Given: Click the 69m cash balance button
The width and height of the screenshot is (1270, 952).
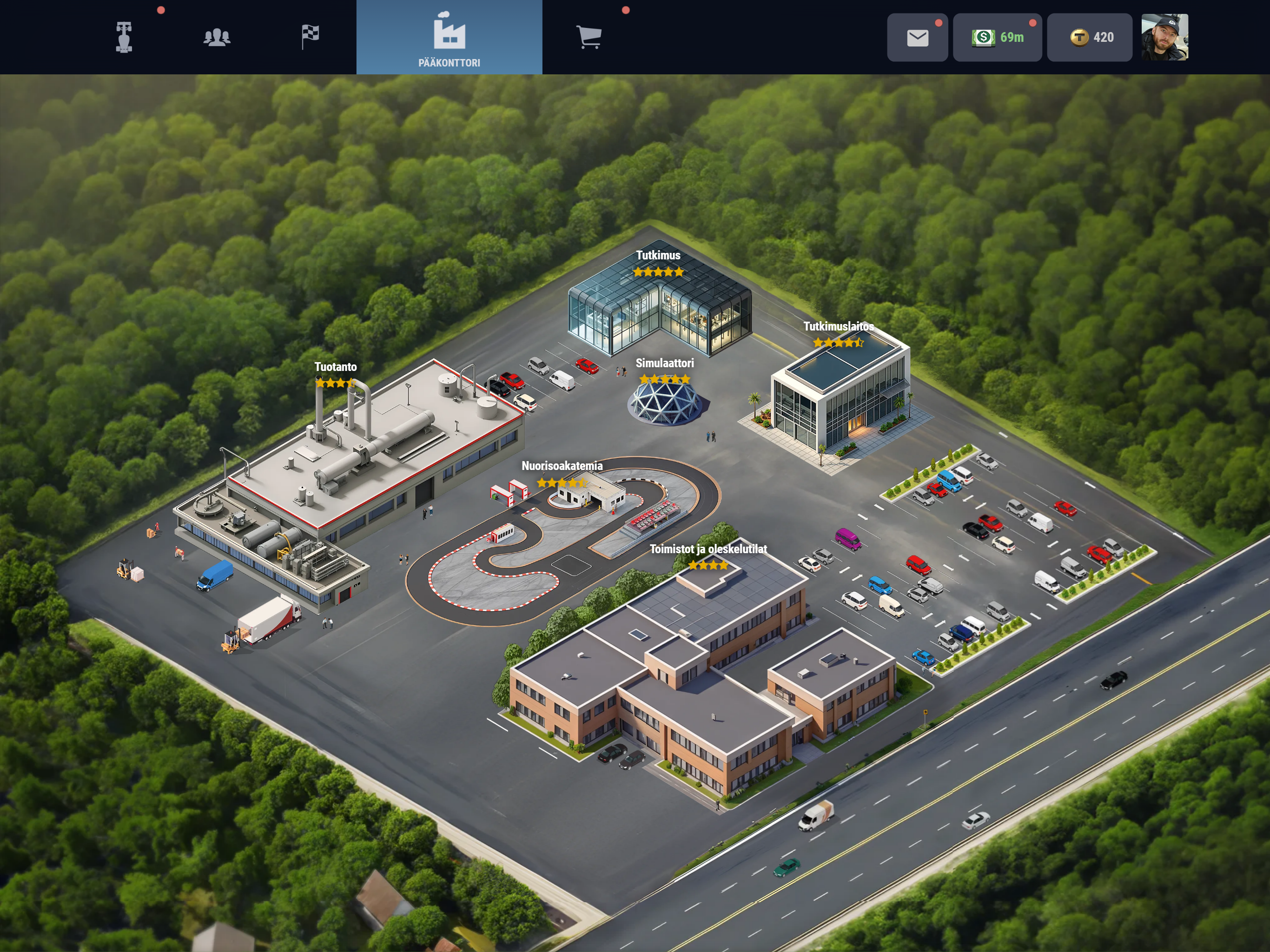Looking at the screenshot, I should point(997,38).
